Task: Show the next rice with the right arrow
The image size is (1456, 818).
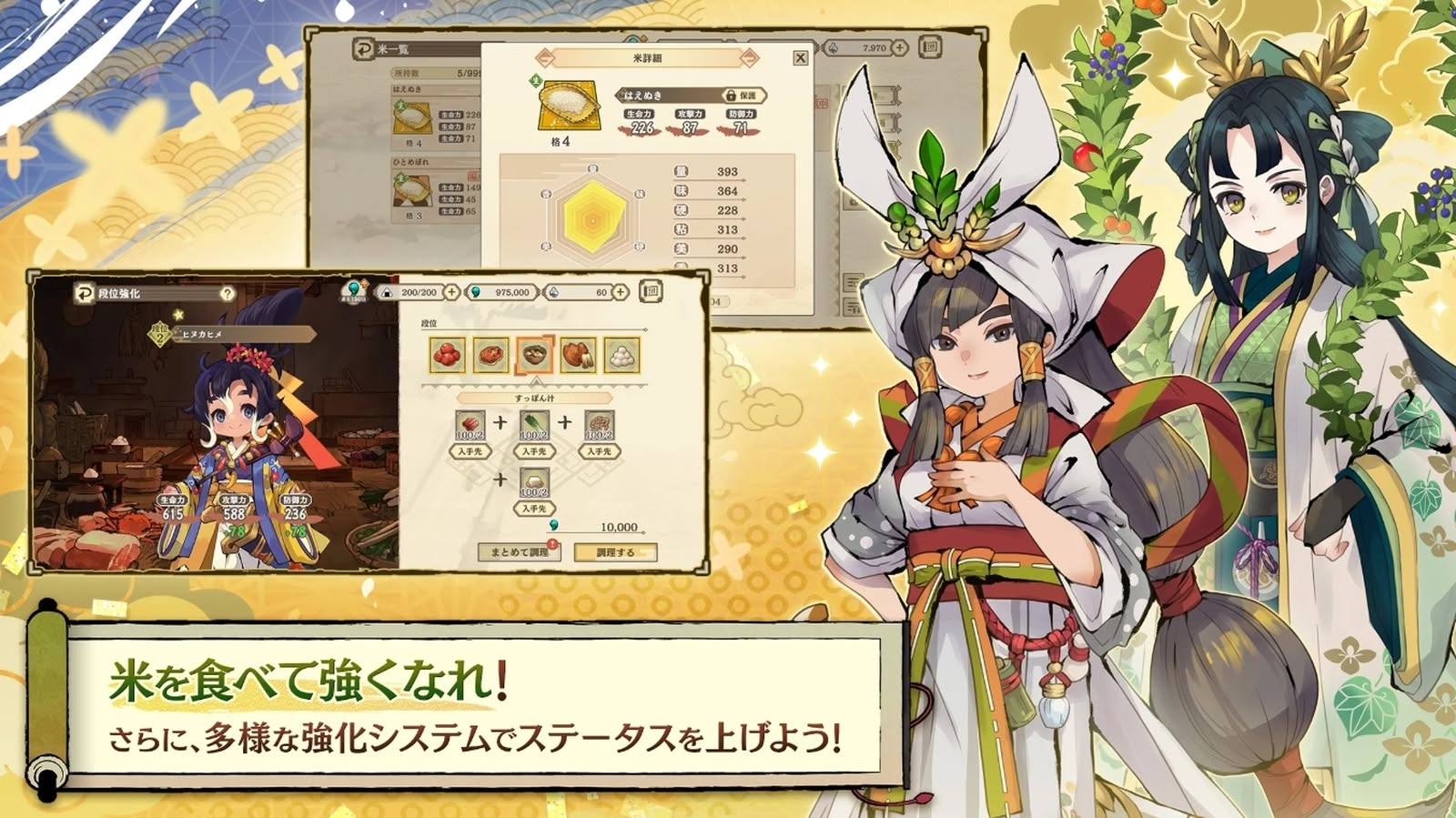Action: pyautogui.click(x=749, y=58)
